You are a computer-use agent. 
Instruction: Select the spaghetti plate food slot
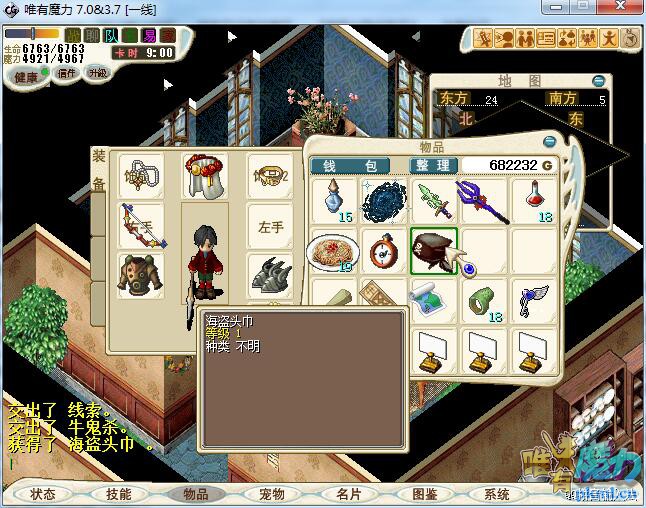point(332,250)
